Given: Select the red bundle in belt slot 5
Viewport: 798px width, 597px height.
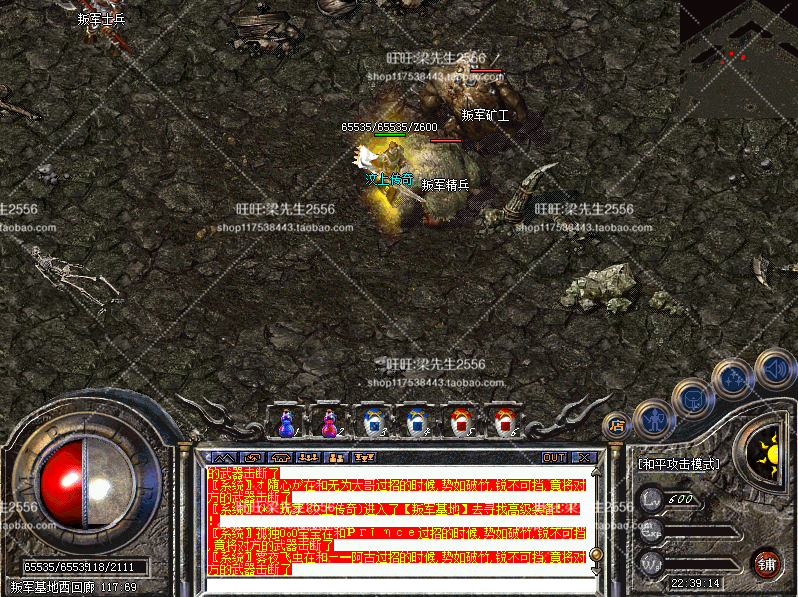Looking at the screenshot, I should point(459,423).
